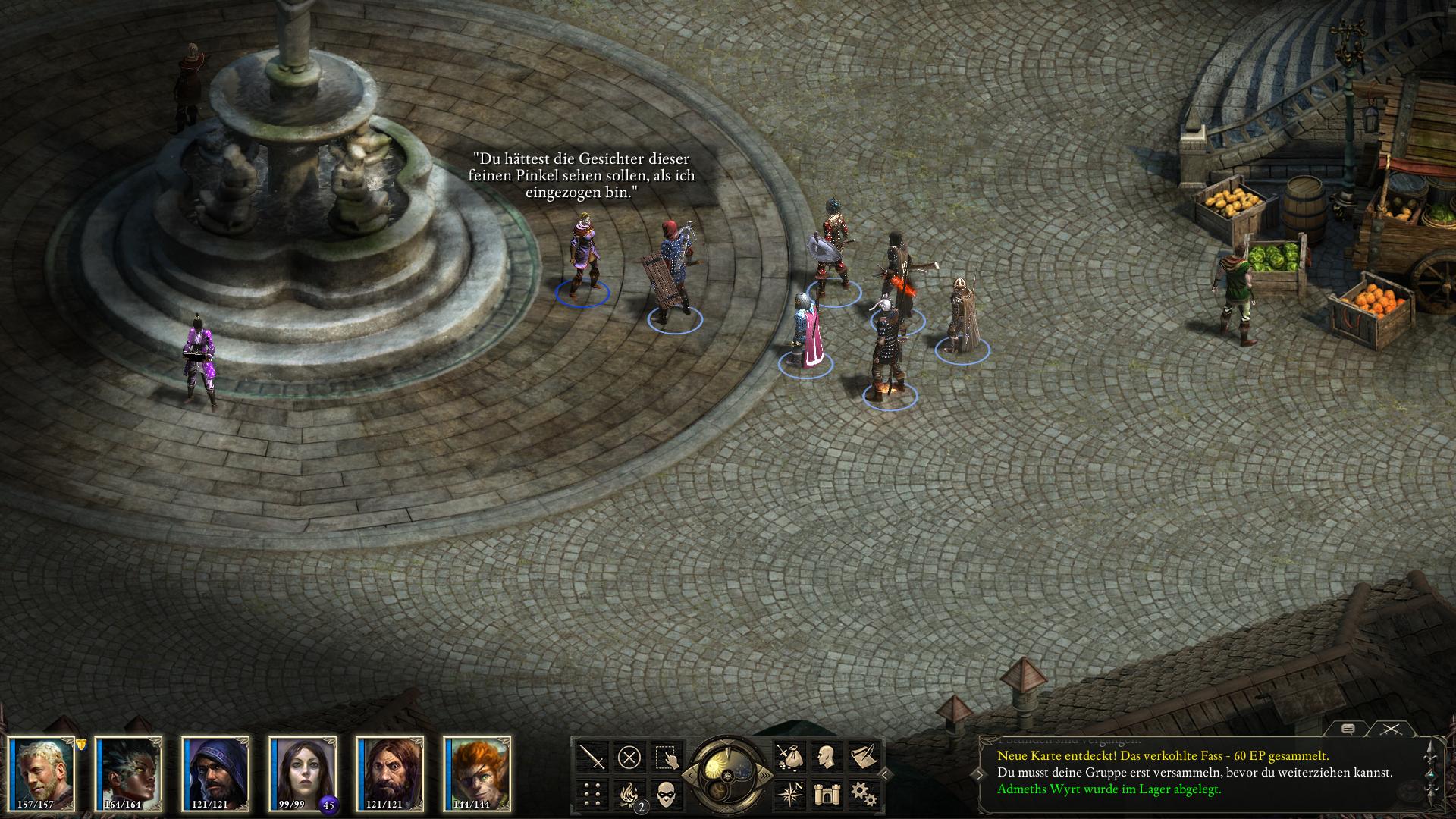The height and width of the screenshot is (819, 1456).
Task: Pick the brown-bearded wild-eyed man's portrait
Action: [x=391, y=772]
